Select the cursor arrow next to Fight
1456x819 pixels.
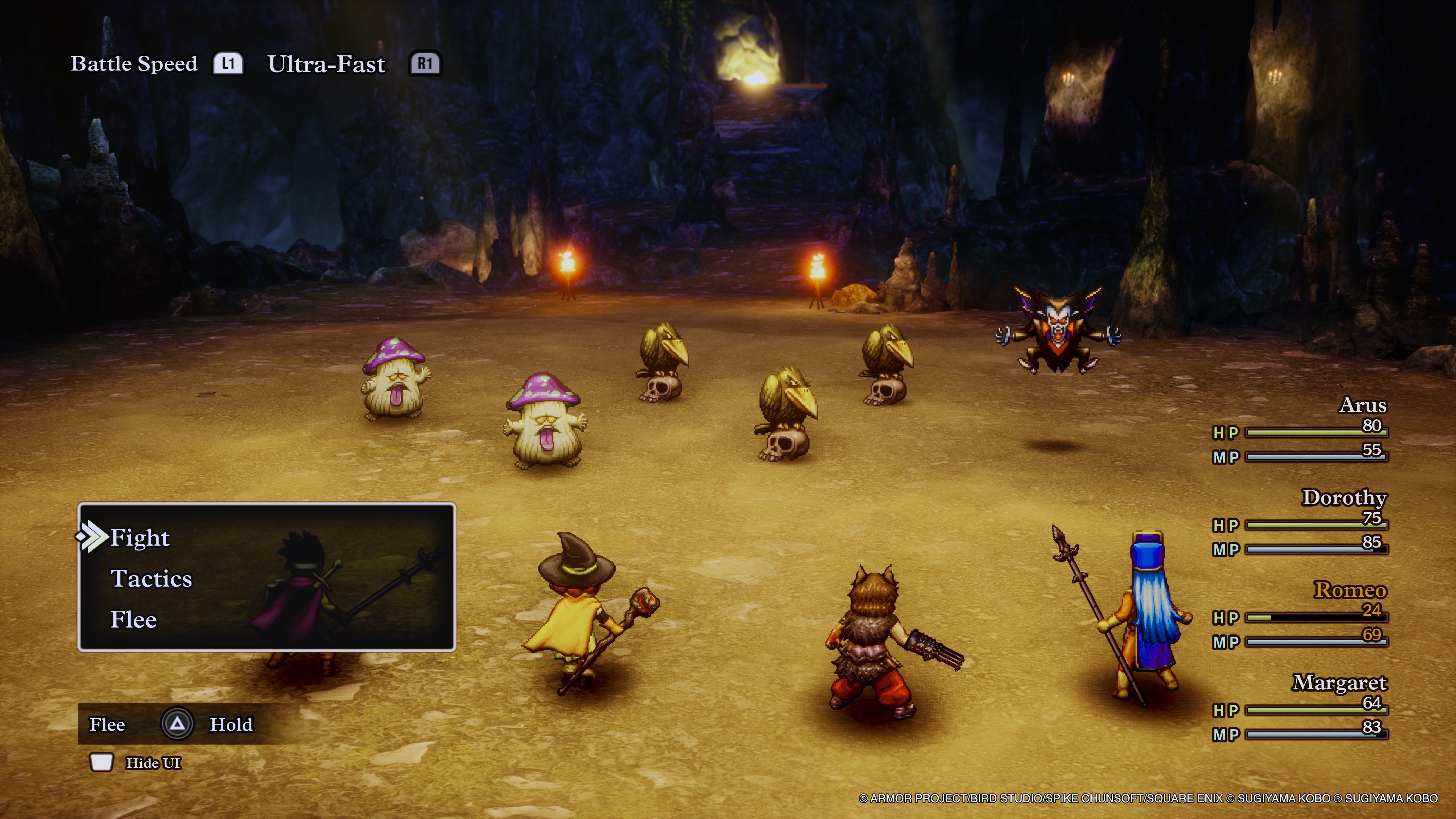93,538
